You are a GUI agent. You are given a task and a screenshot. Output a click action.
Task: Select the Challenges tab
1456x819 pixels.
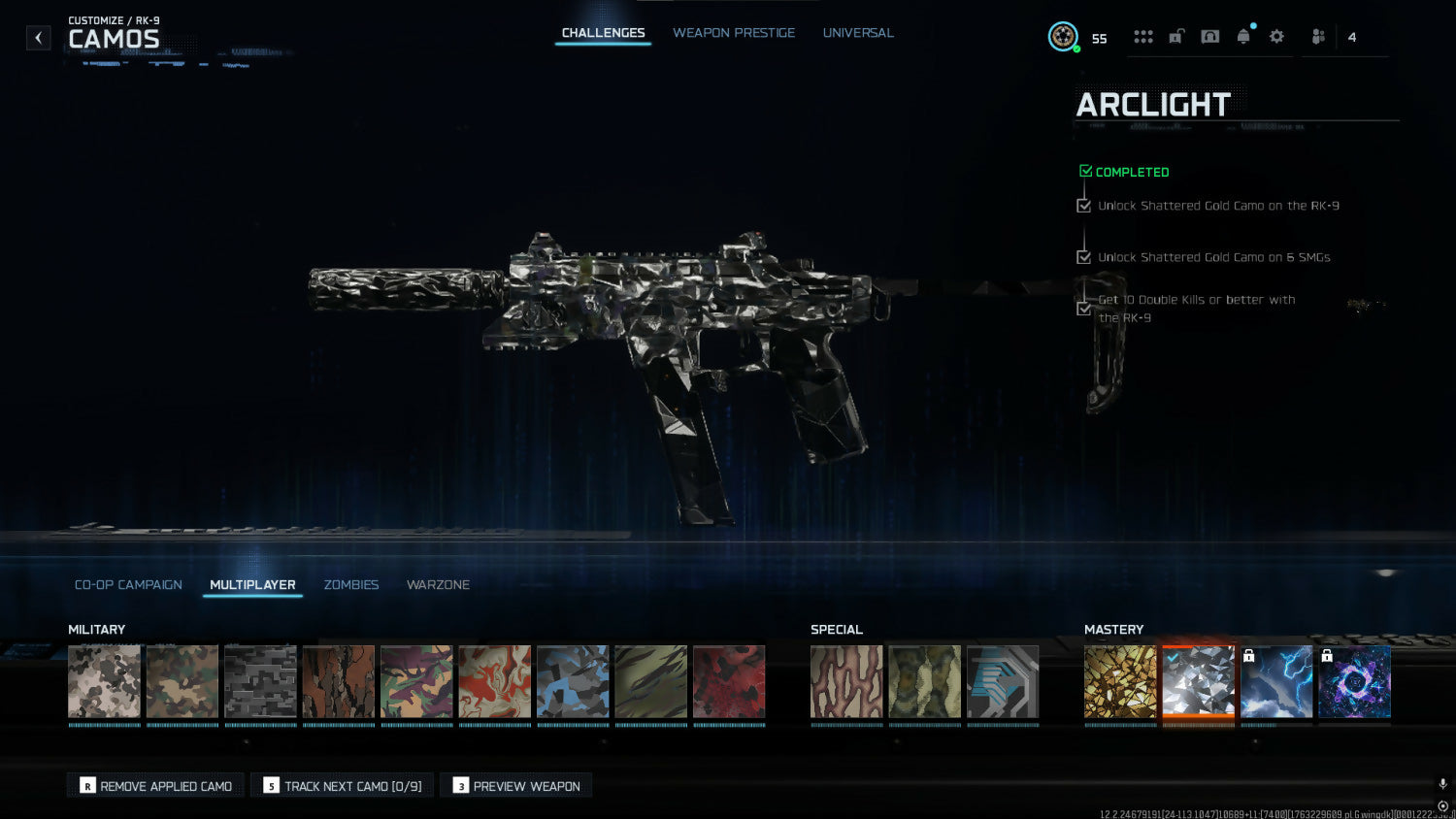[603, 33]
